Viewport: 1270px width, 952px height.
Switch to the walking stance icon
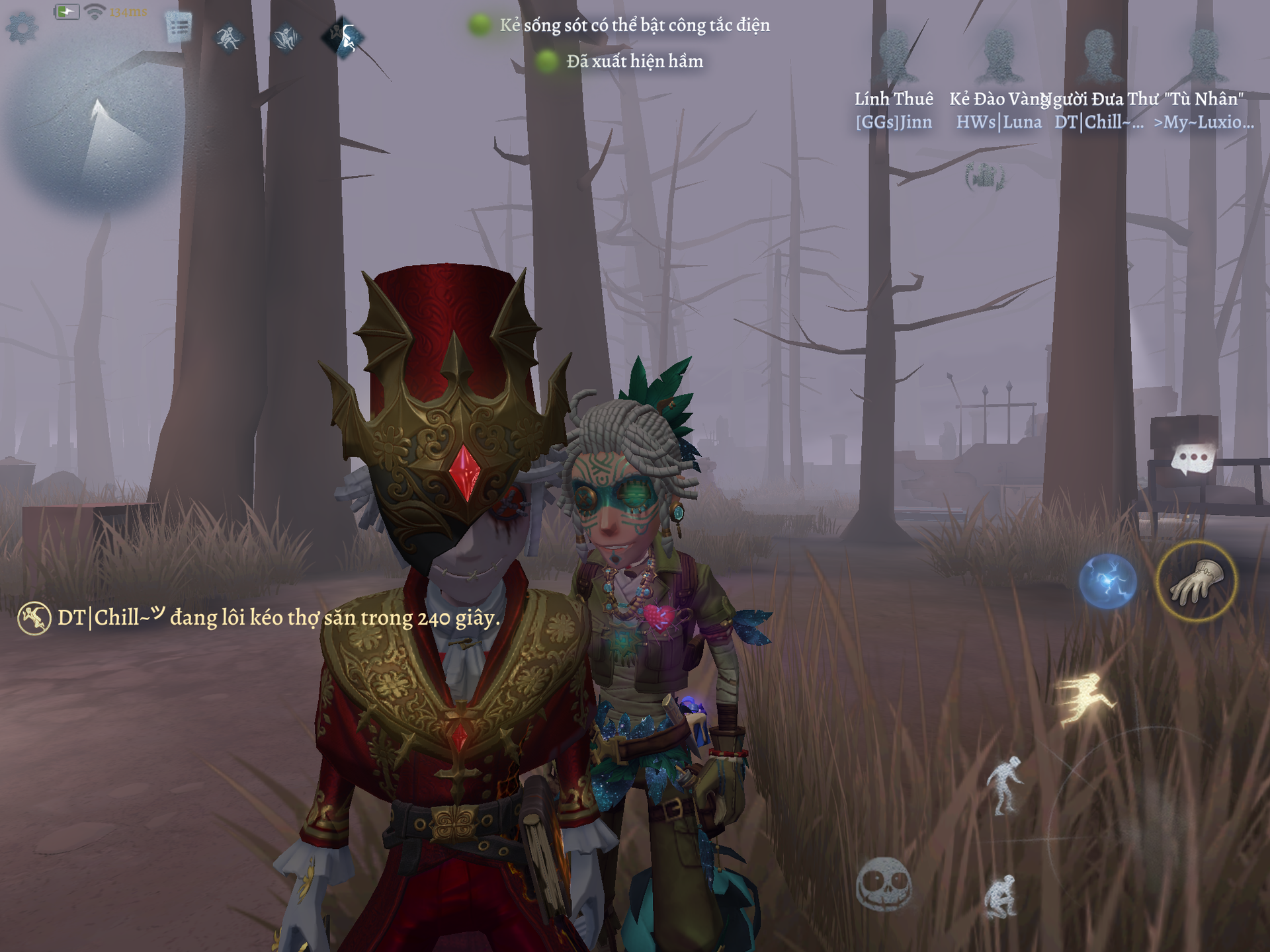tap(1004, 785)
